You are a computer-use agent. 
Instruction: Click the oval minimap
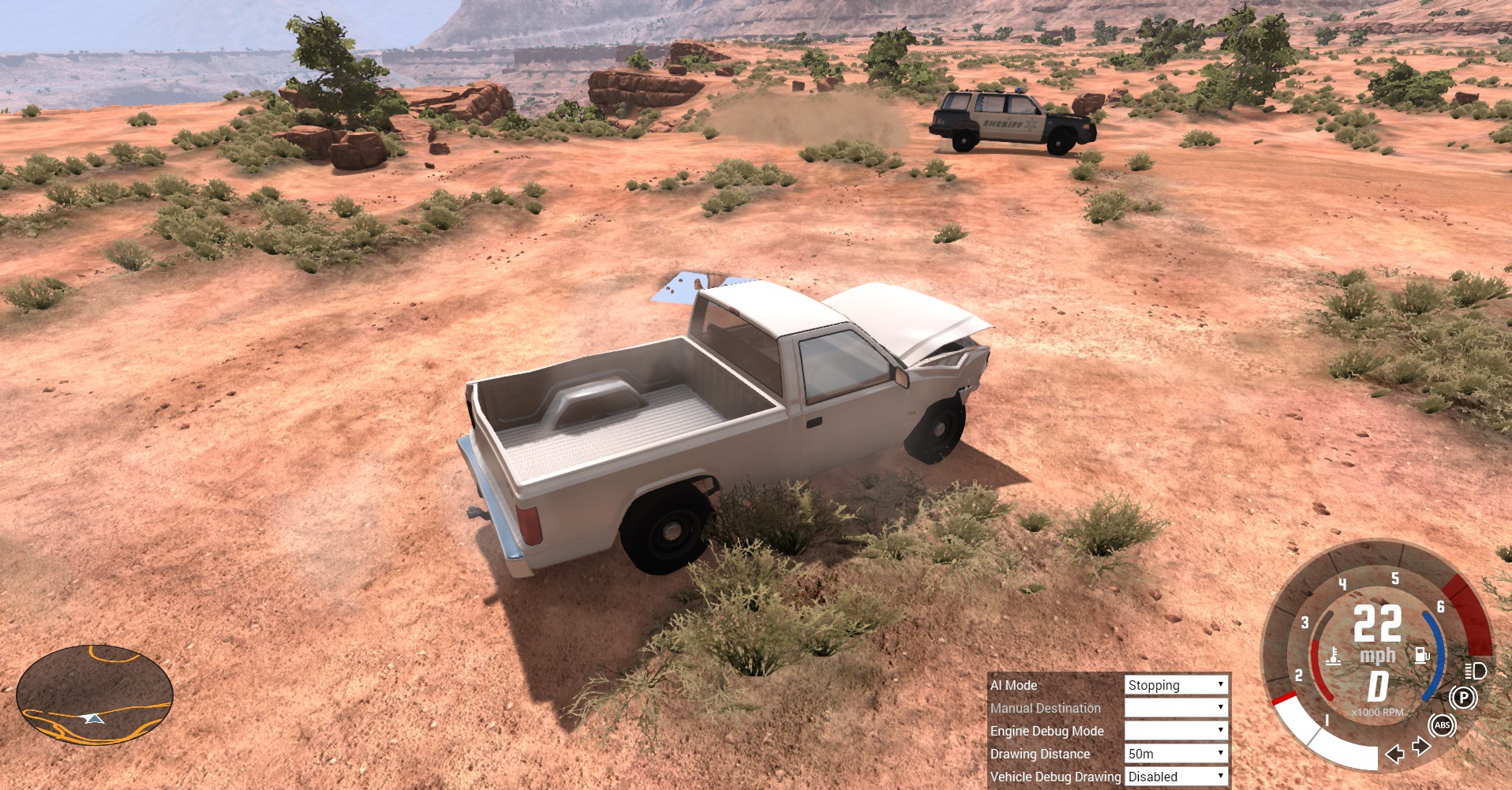(x=95, y=695)
